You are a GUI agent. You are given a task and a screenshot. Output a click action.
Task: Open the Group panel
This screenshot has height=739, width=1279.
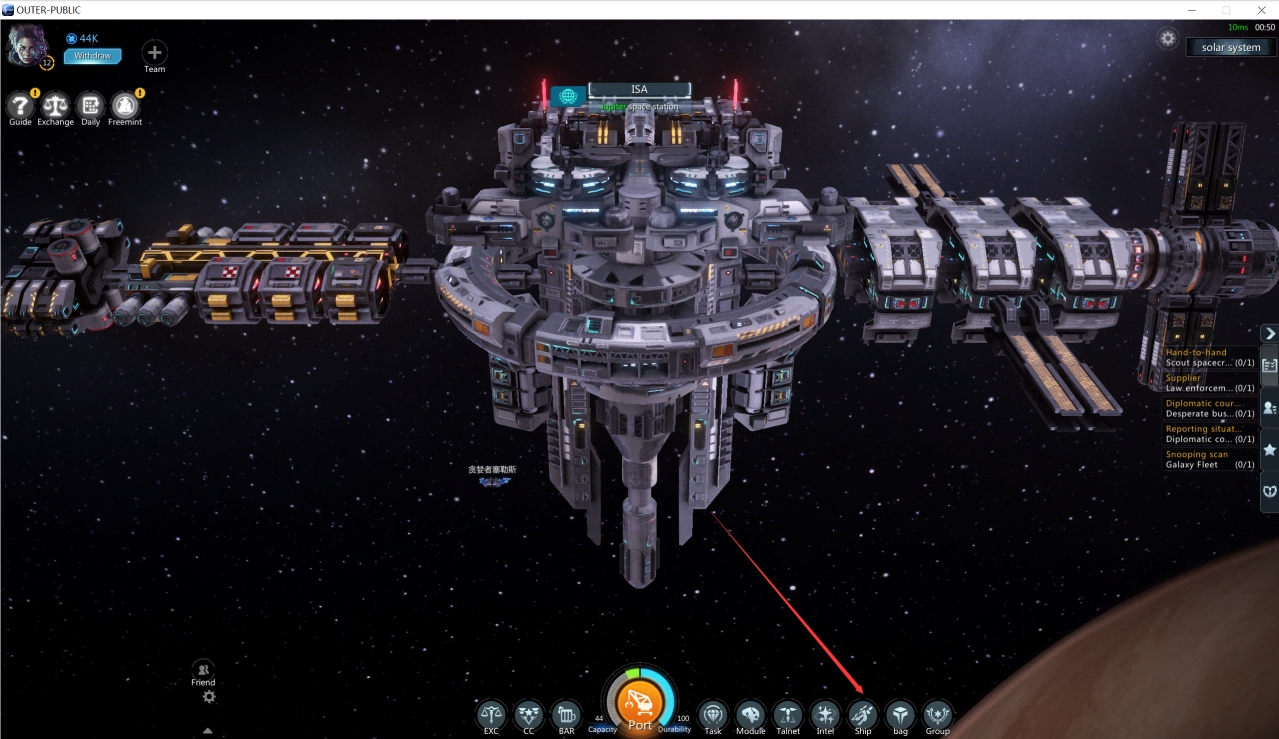coord(937,714)
